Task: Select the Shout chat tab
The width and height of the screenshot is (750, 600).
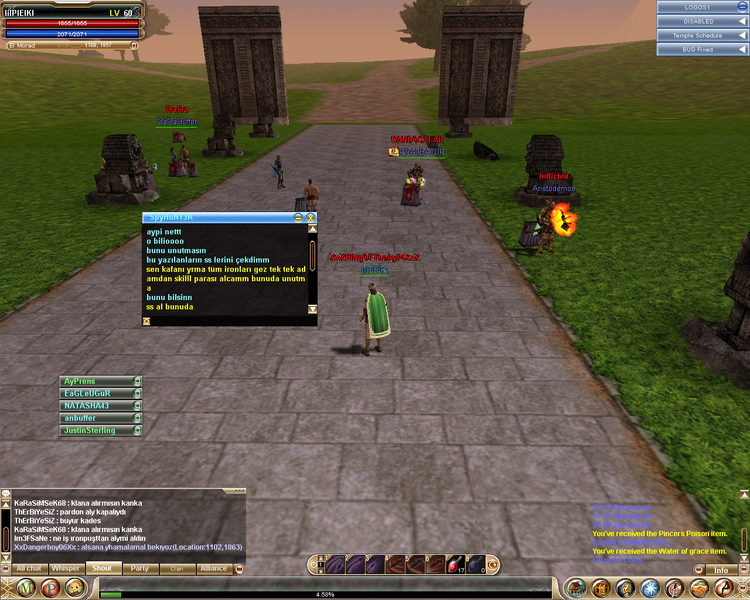Action: click(x=102, y=568)
